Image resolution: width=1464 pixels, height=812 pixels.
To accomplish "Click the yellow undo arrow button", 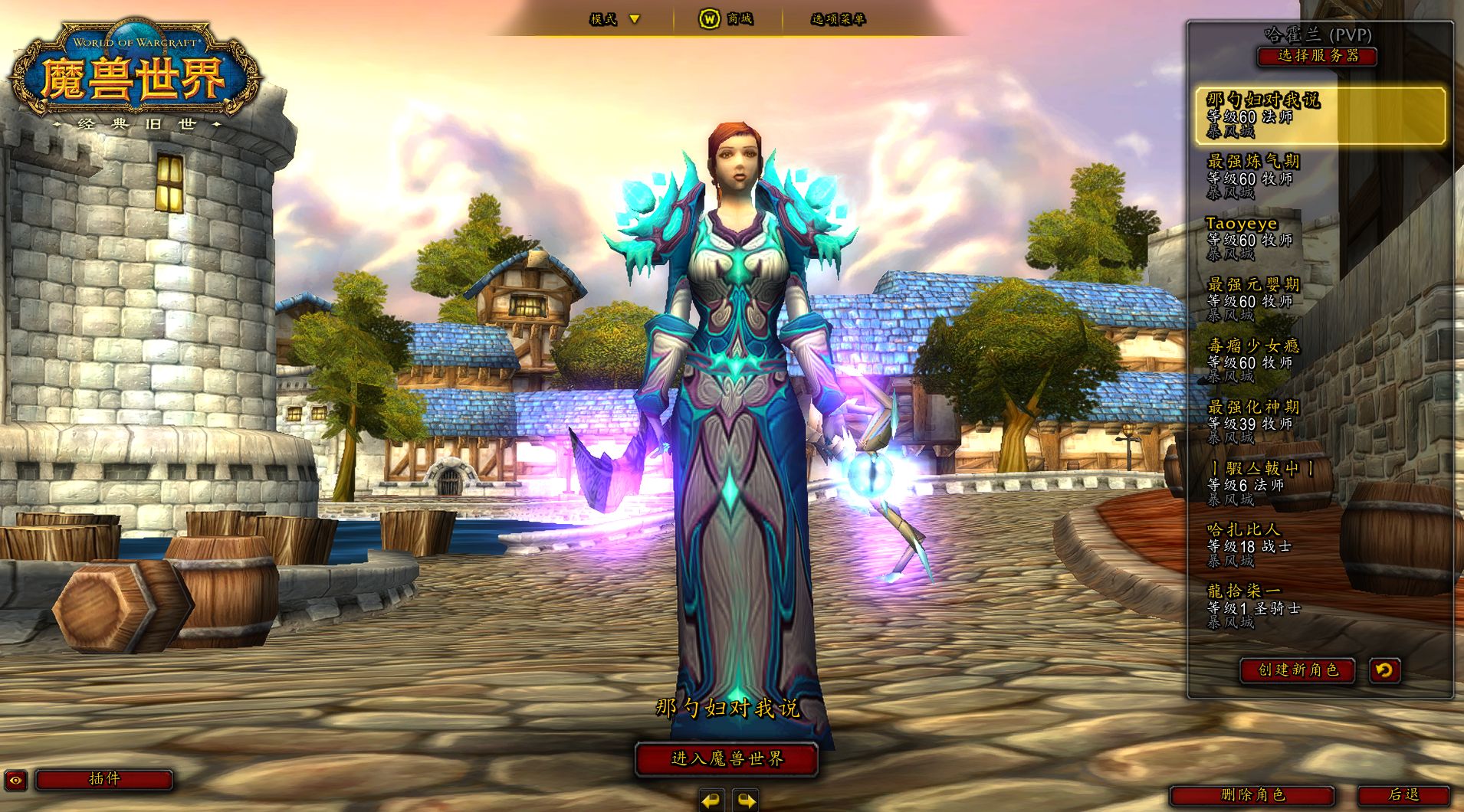I will coord(1384,670).
